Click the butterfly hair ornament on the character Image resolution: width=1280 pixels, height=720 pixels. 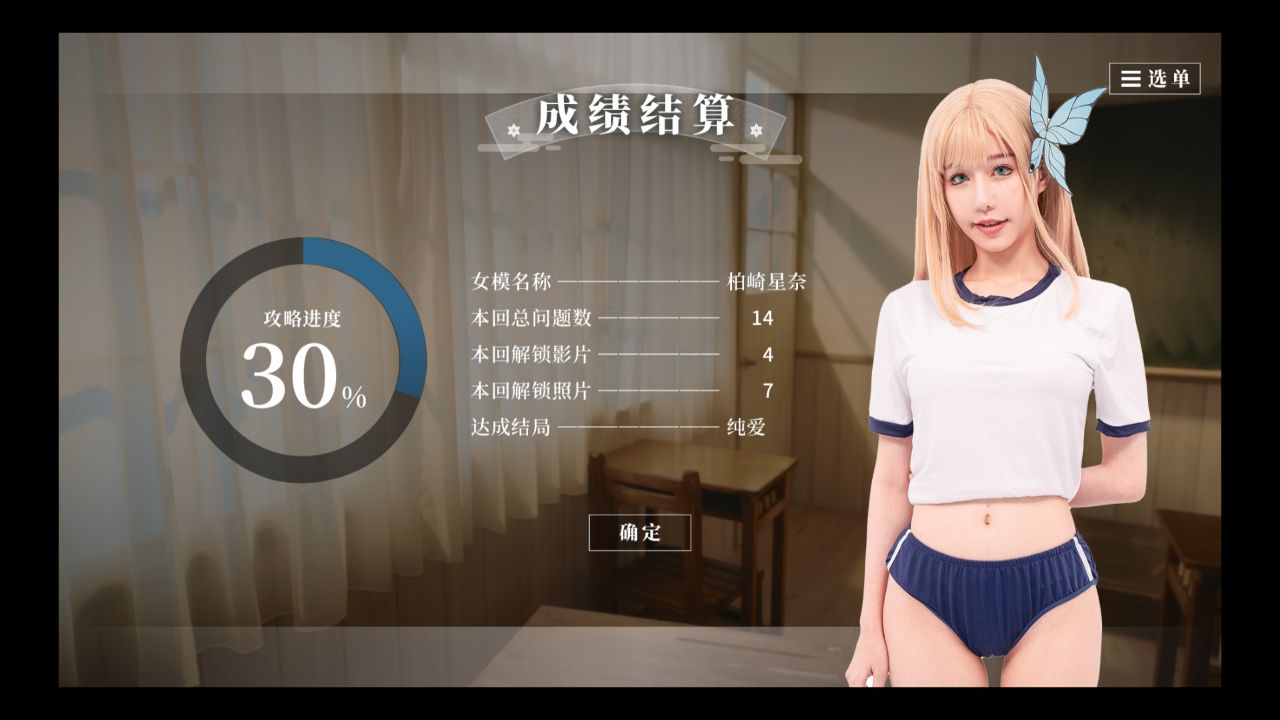[x=1047, y=125]
